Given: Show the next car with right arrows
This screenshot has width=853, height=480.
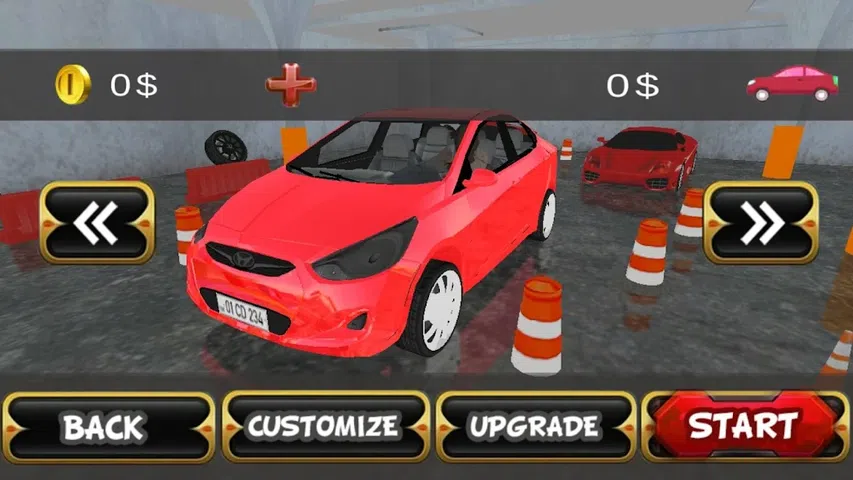Looking at the screenshot, I should click(761, 222).
